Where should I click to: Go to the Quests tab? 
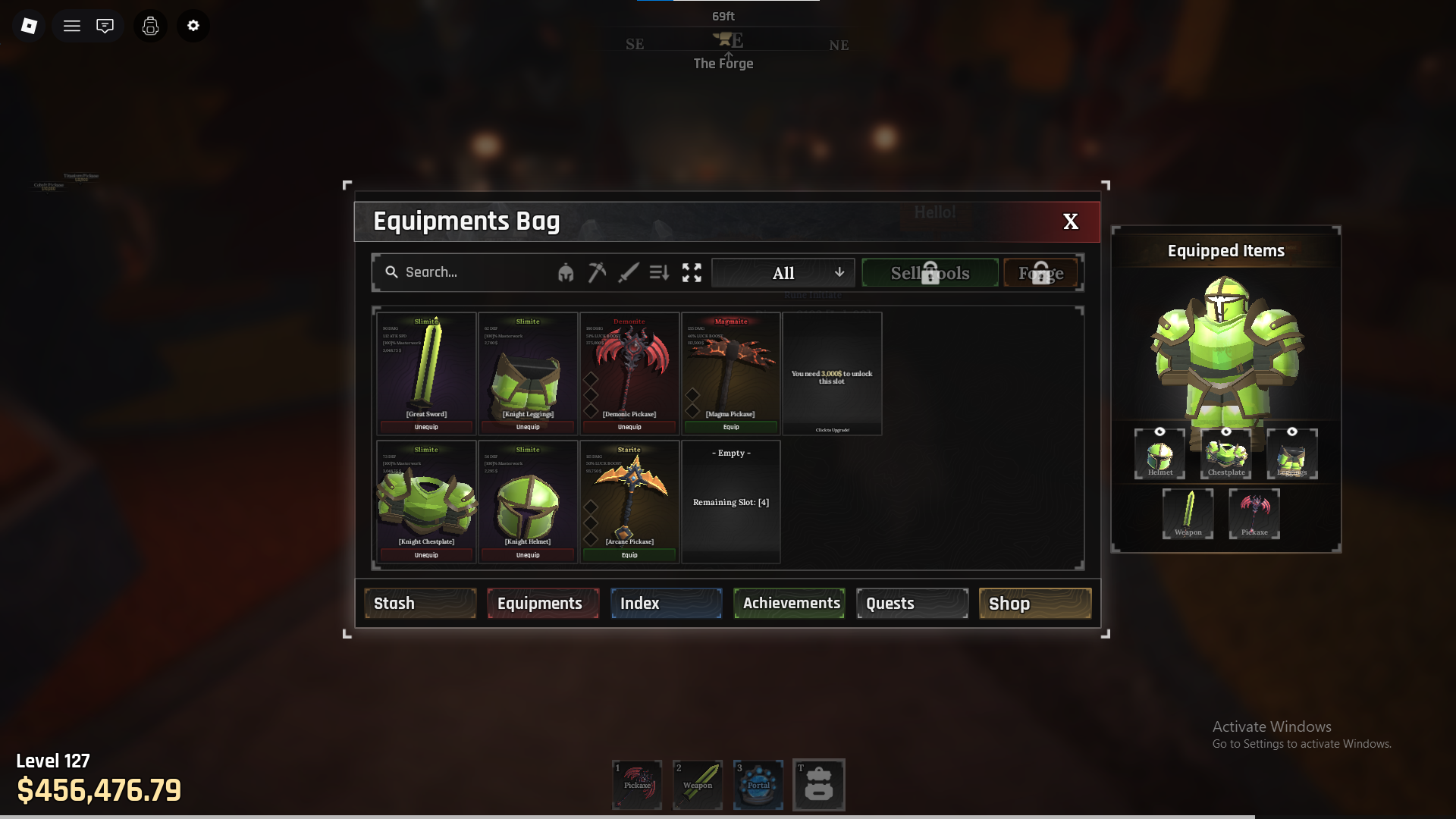click(x=912, y=604)
